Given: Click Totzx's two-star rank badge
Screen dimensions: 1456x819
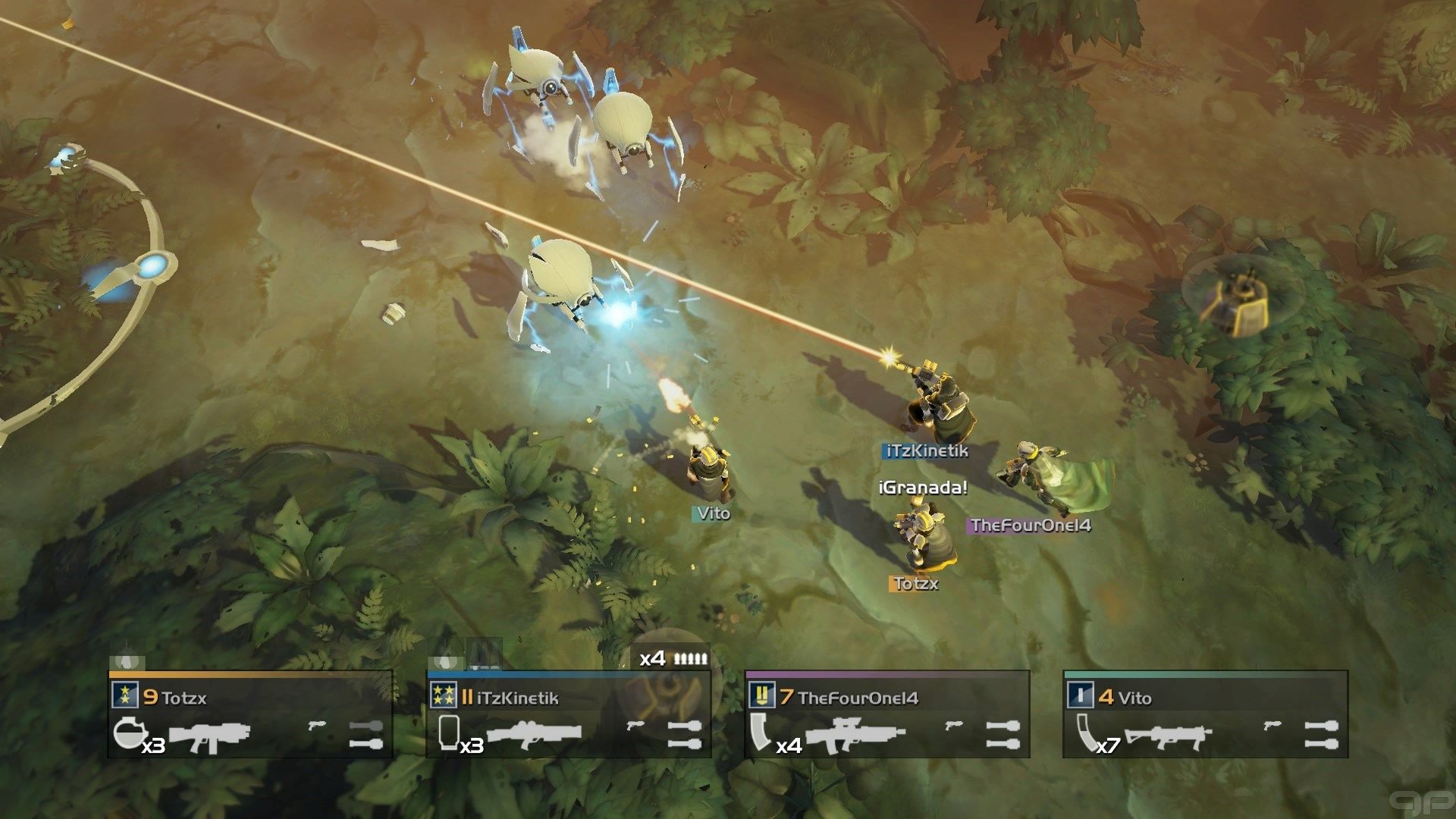Looking at the screenshot, I should pyautogui.click(x=125, y=695).
